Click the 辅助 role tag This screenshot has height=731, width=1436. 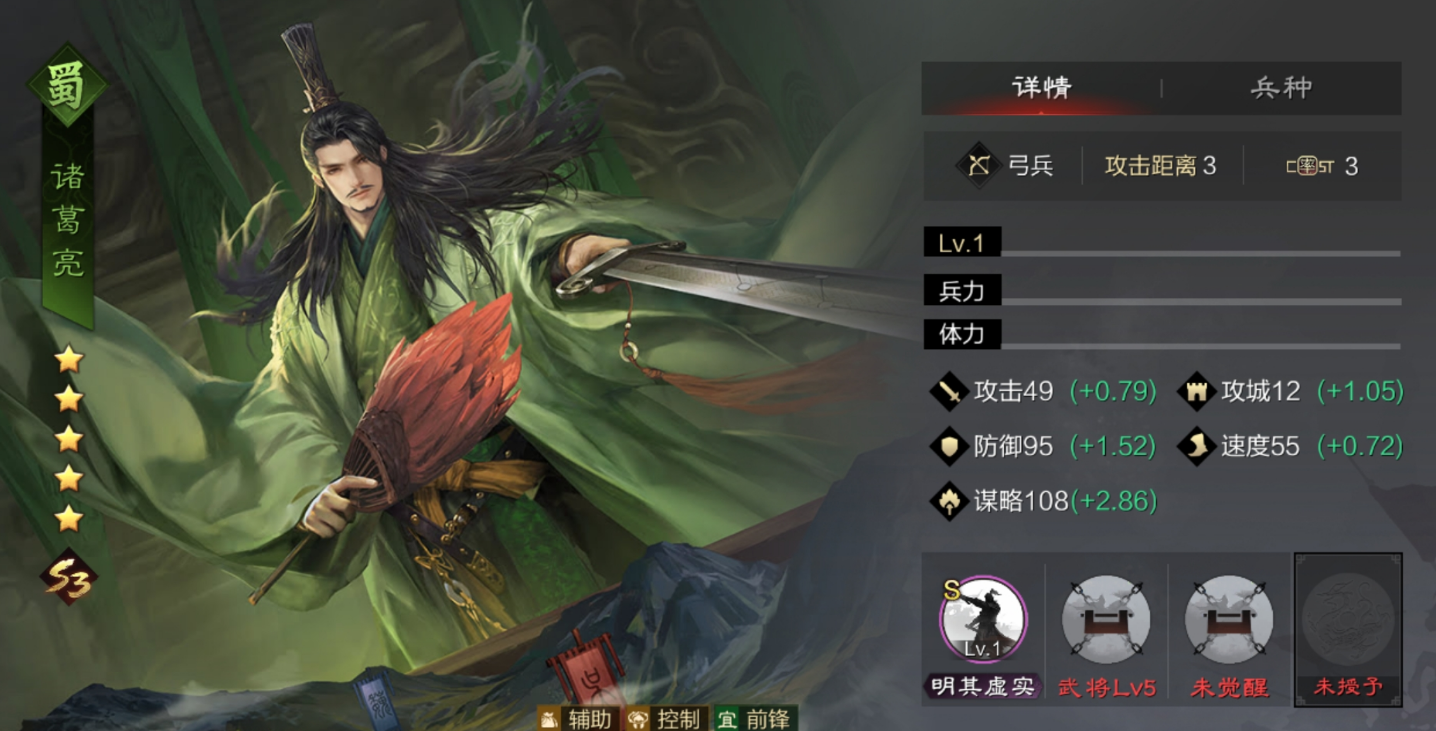tap(577, 718)
